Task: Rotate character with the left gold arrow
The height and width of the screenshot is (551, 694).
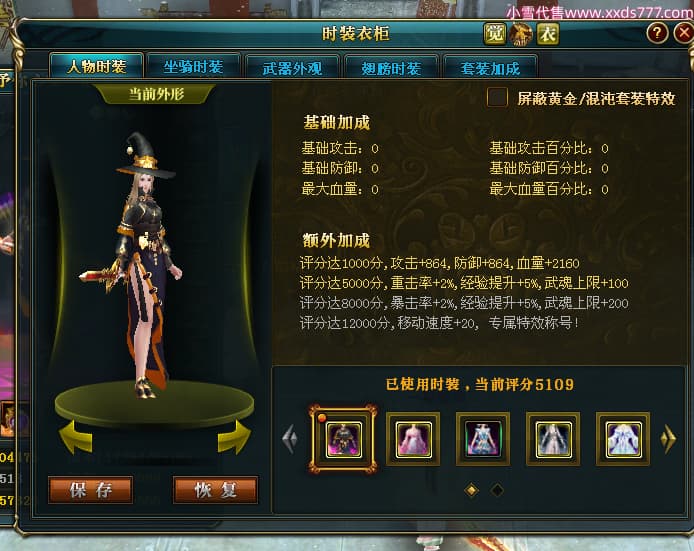Action: [x=77, y=437]
